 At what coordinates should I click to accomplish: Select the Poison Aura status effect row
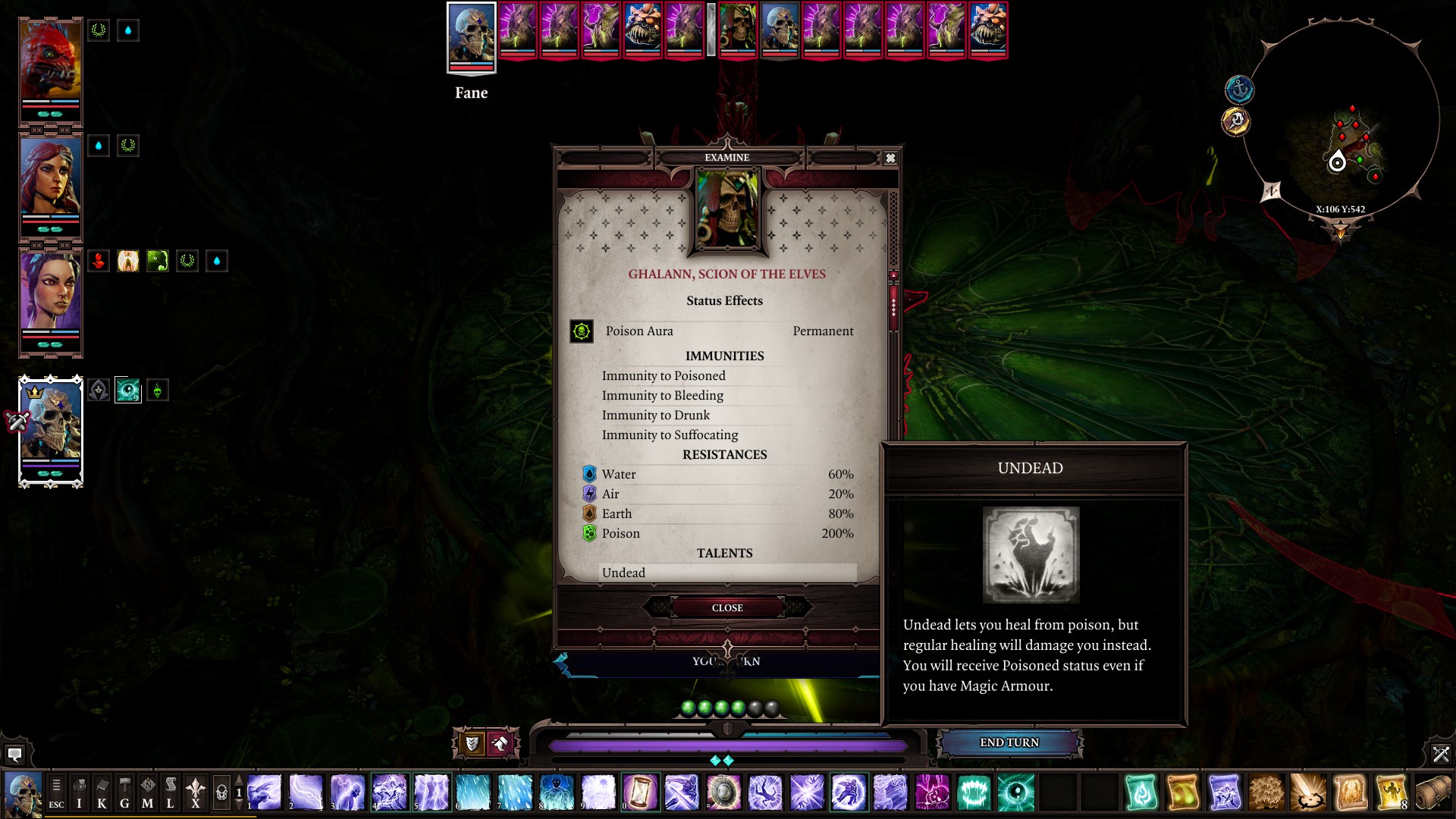pyautogui.click(x=713, y=331)
